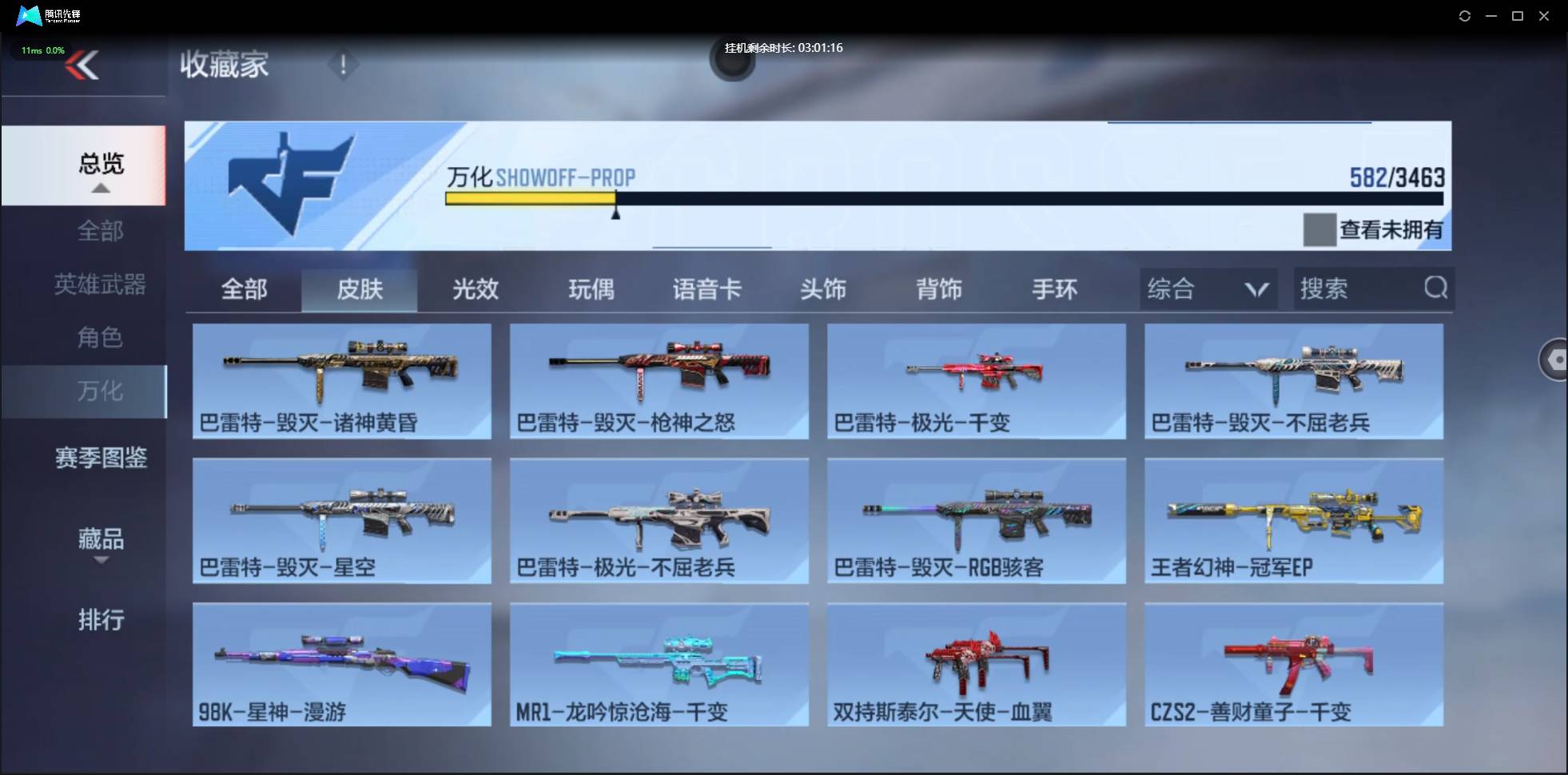The height and width of the screenshot is (775, 1568).
Task: Open the 综合 sorting dropdown
Action: (1208, 288)
